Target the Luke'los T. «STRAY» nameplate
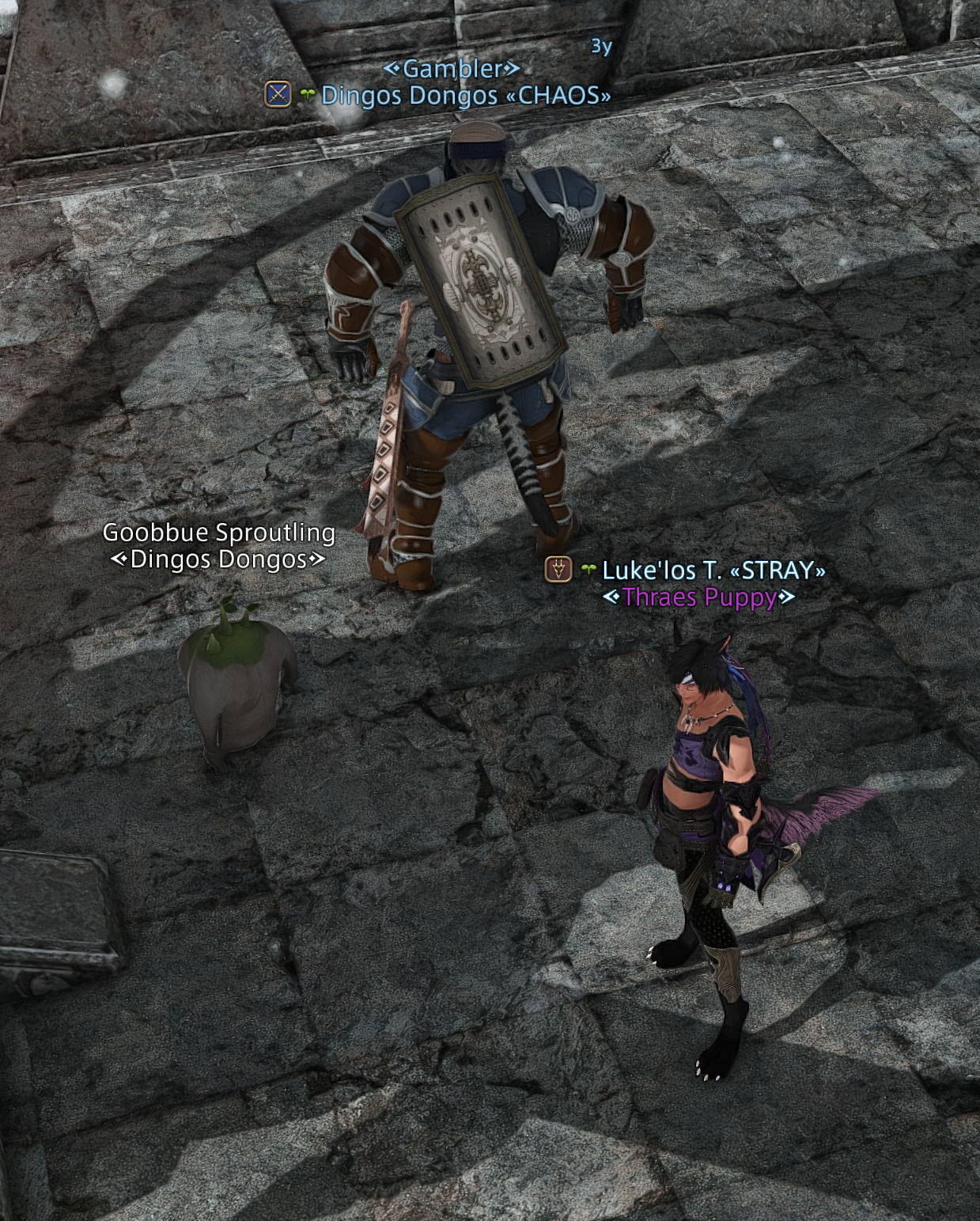This screenshot has height=1221, width=980. [x=713, y=570]
